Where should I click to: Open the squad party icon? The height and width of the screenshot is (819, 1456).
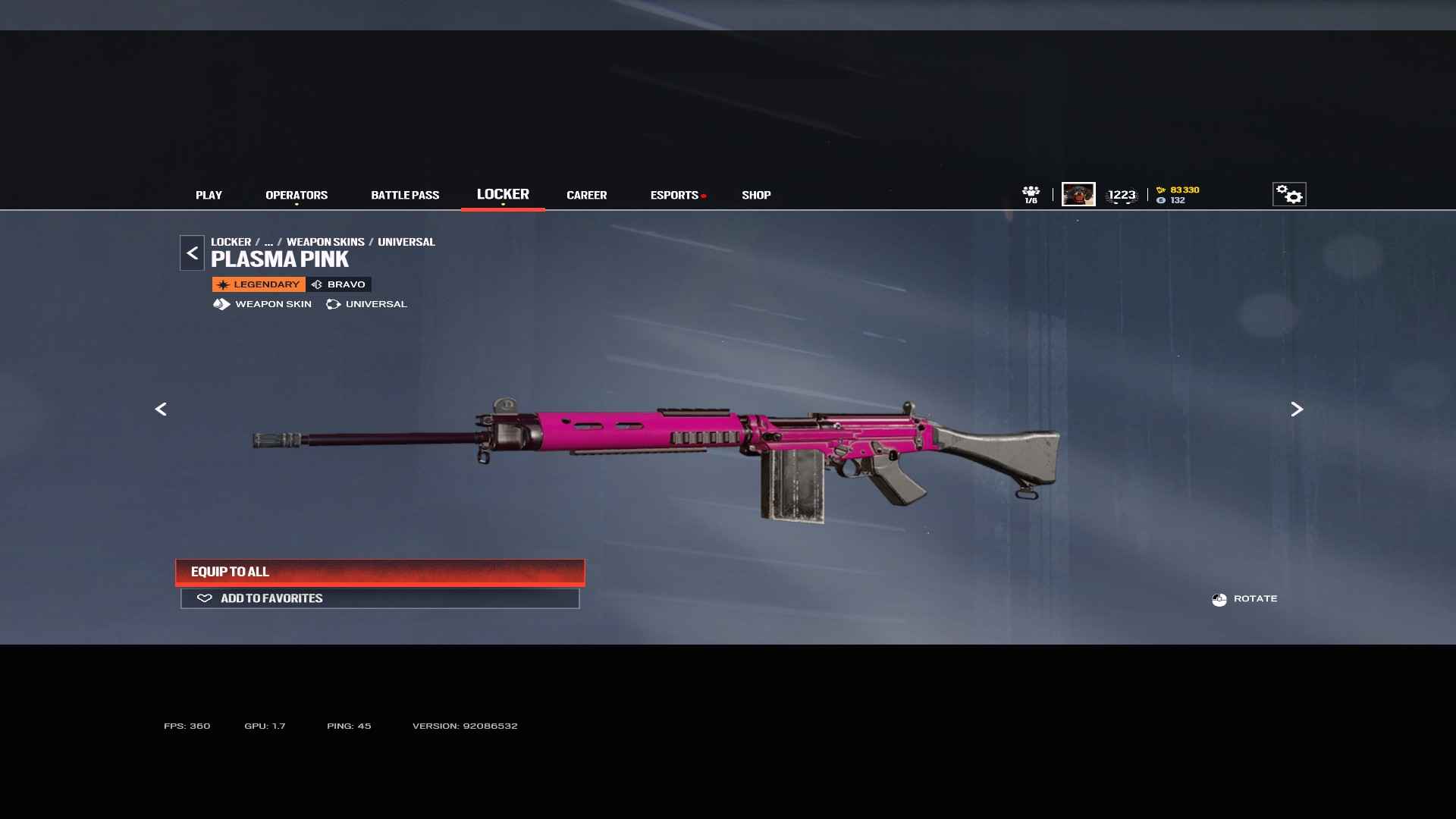tap(1031, 194)
